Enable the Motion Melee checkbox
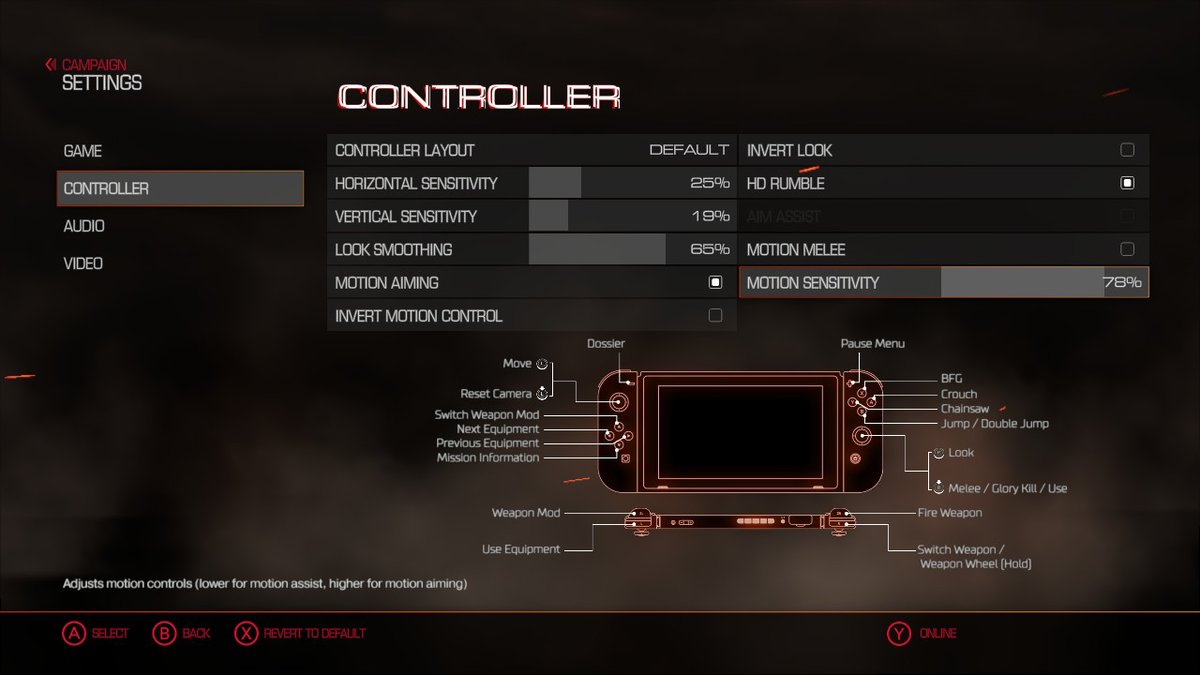 [x=1127, y=249]
